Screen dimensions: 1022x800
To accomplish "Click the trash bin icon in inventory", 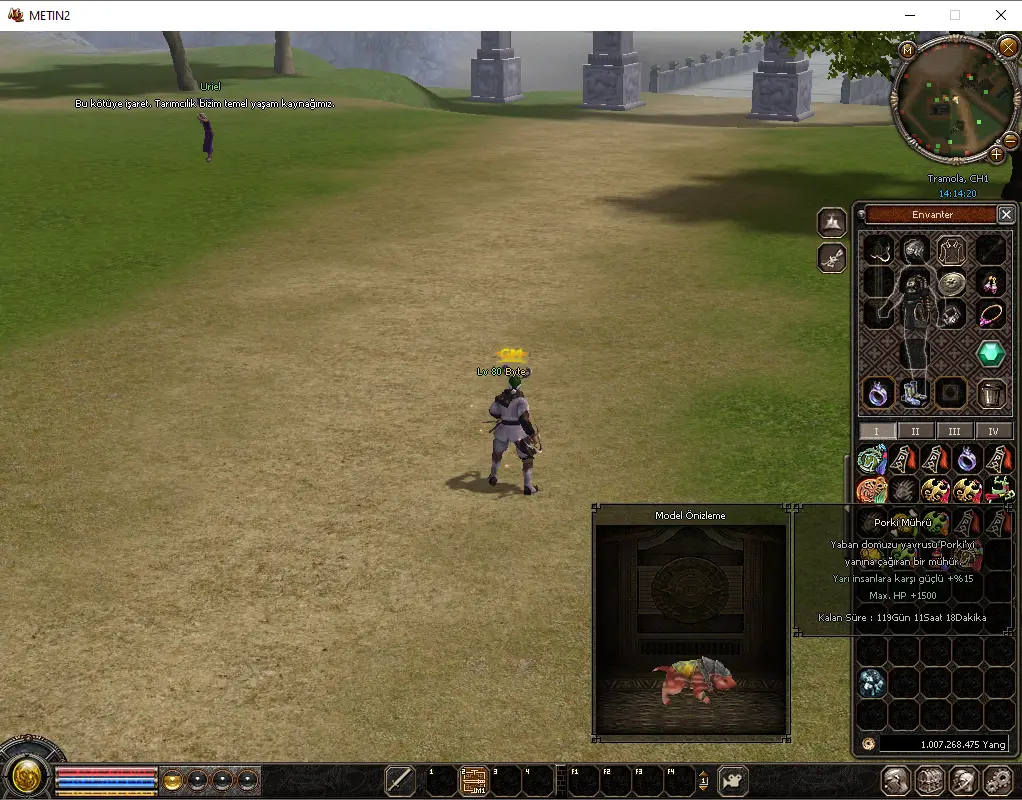I will [x=991, y=393].
